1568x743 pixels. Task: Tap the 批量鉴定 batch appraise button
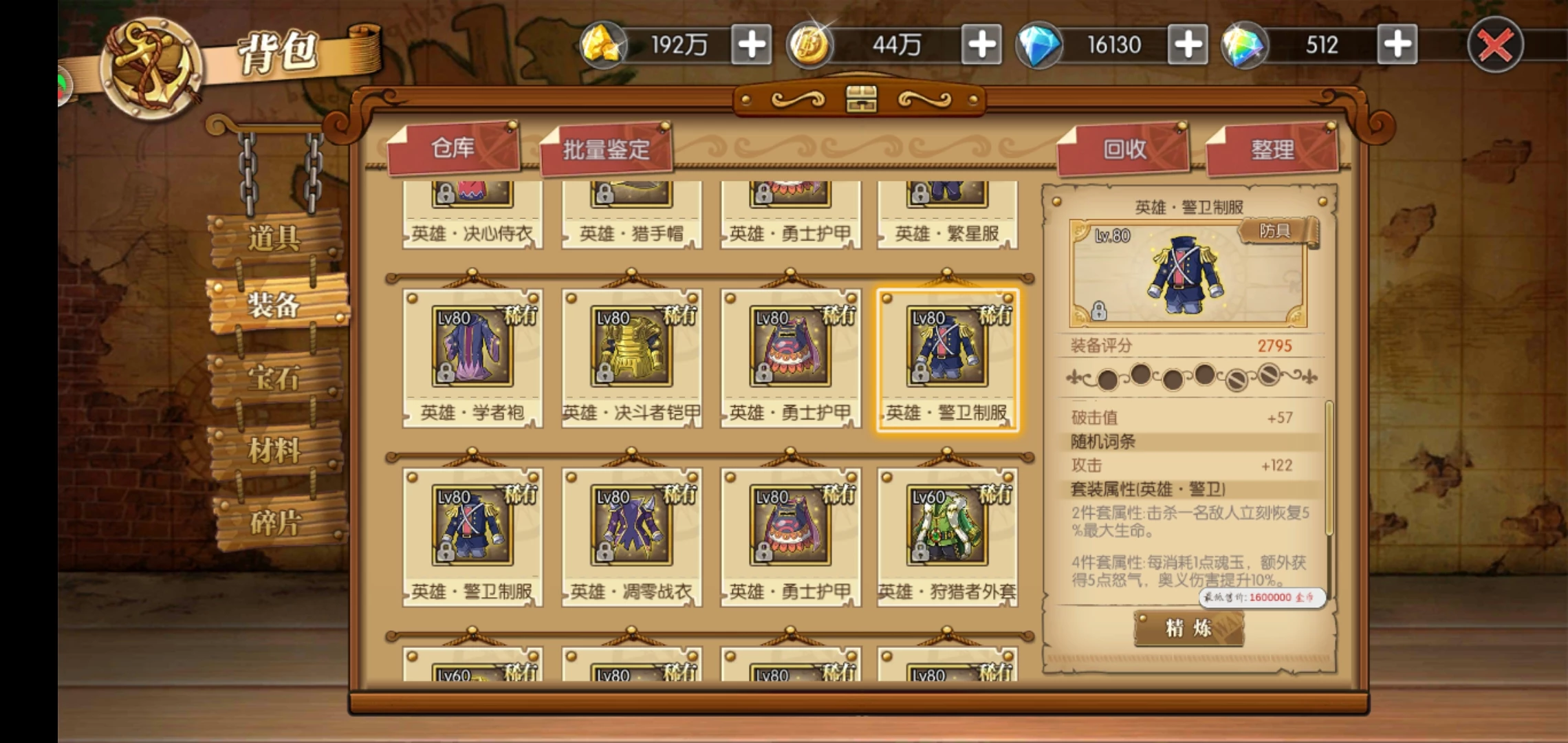point(606,149)
